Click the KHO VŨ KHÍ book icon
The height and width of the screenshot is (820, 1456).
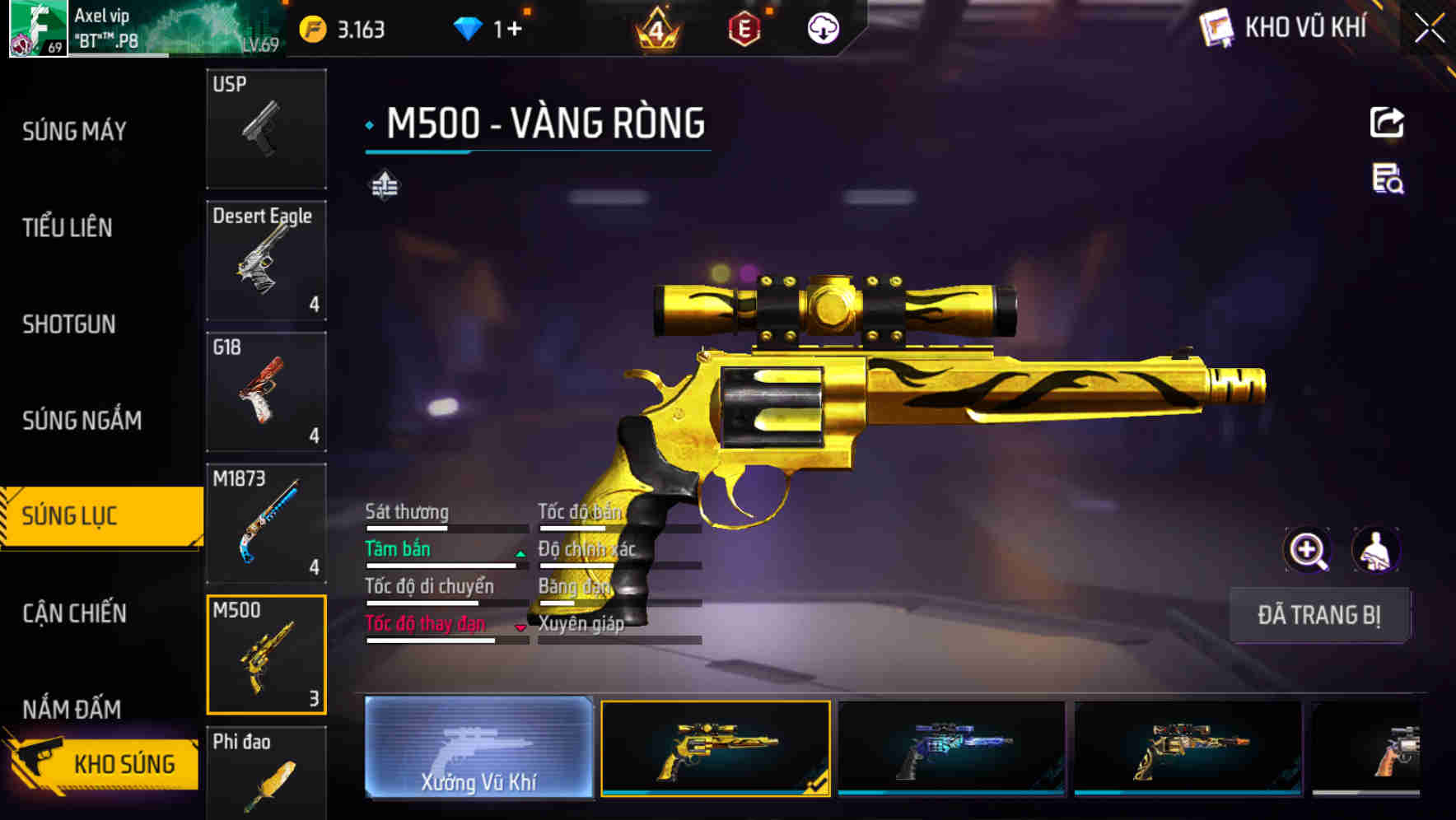(1215, 27)
